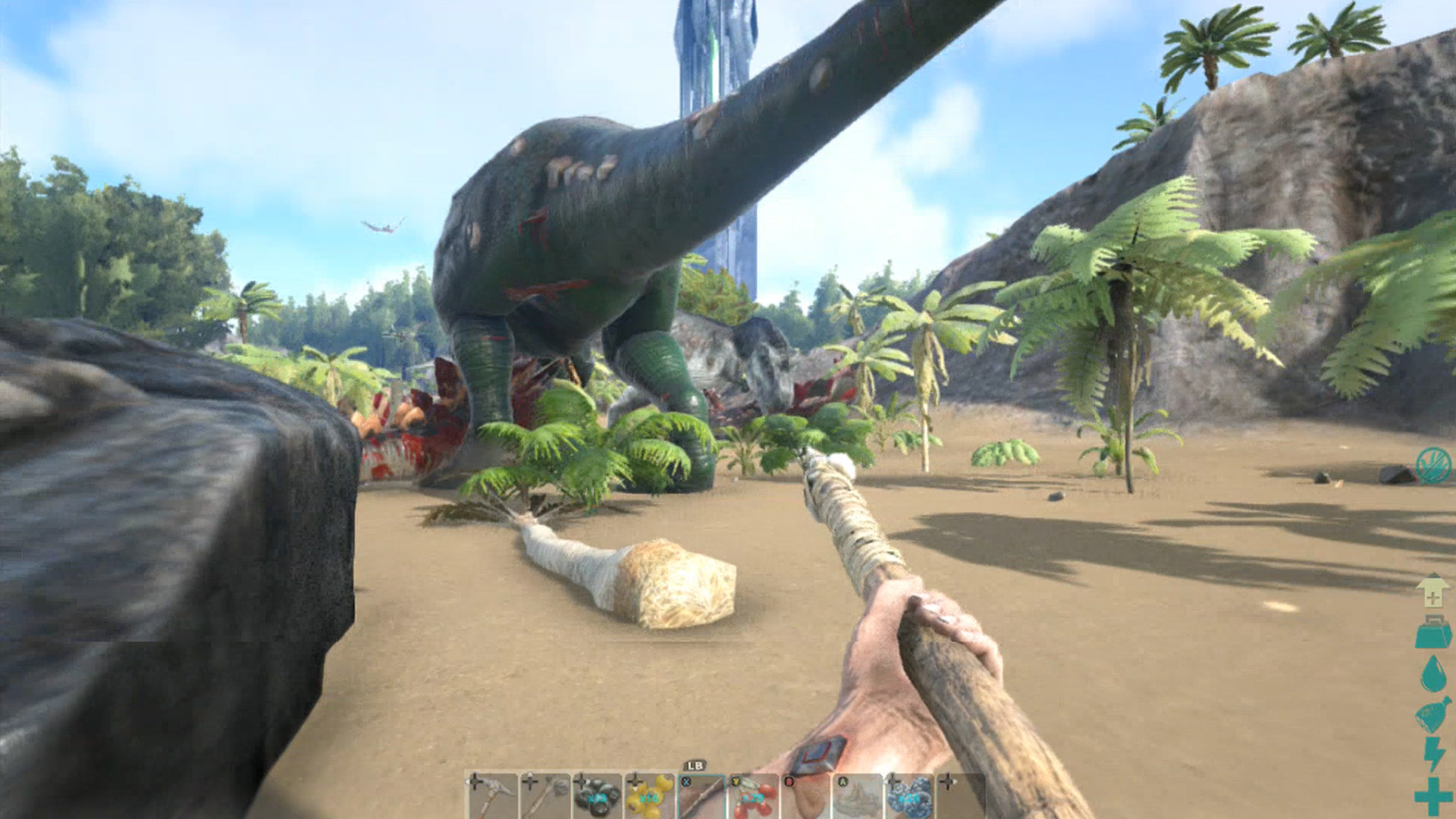Equip the stone hatchet from the hotbar
This screenshot has width=1456, height=819.
(x=544, y=796)
